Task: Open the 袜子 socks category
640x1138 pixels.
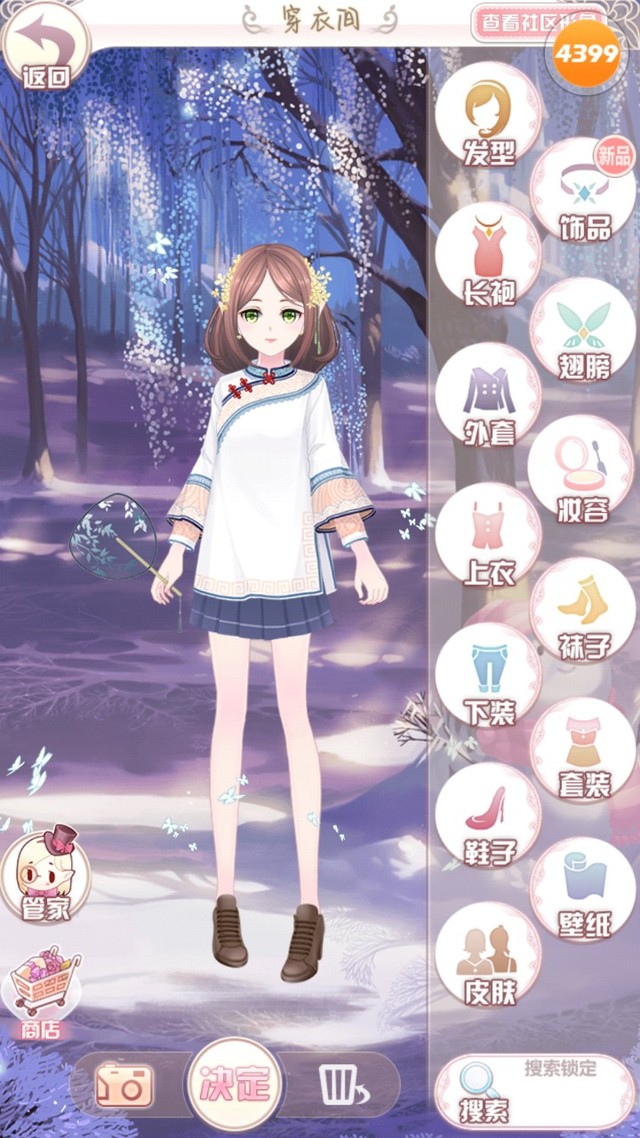Action: 583,610
